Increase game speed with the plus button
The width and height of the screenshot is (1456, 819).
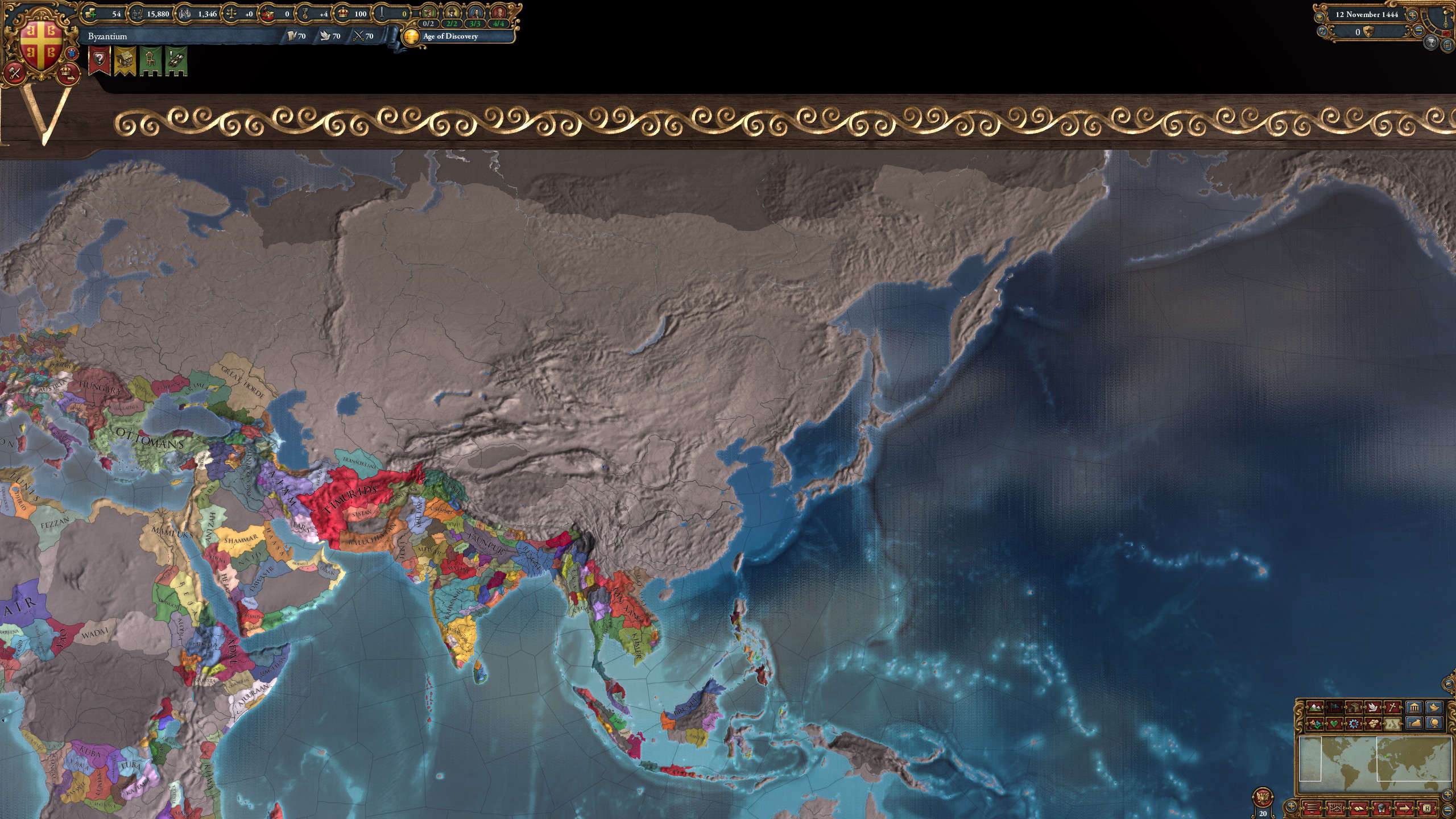(1413, 15)
